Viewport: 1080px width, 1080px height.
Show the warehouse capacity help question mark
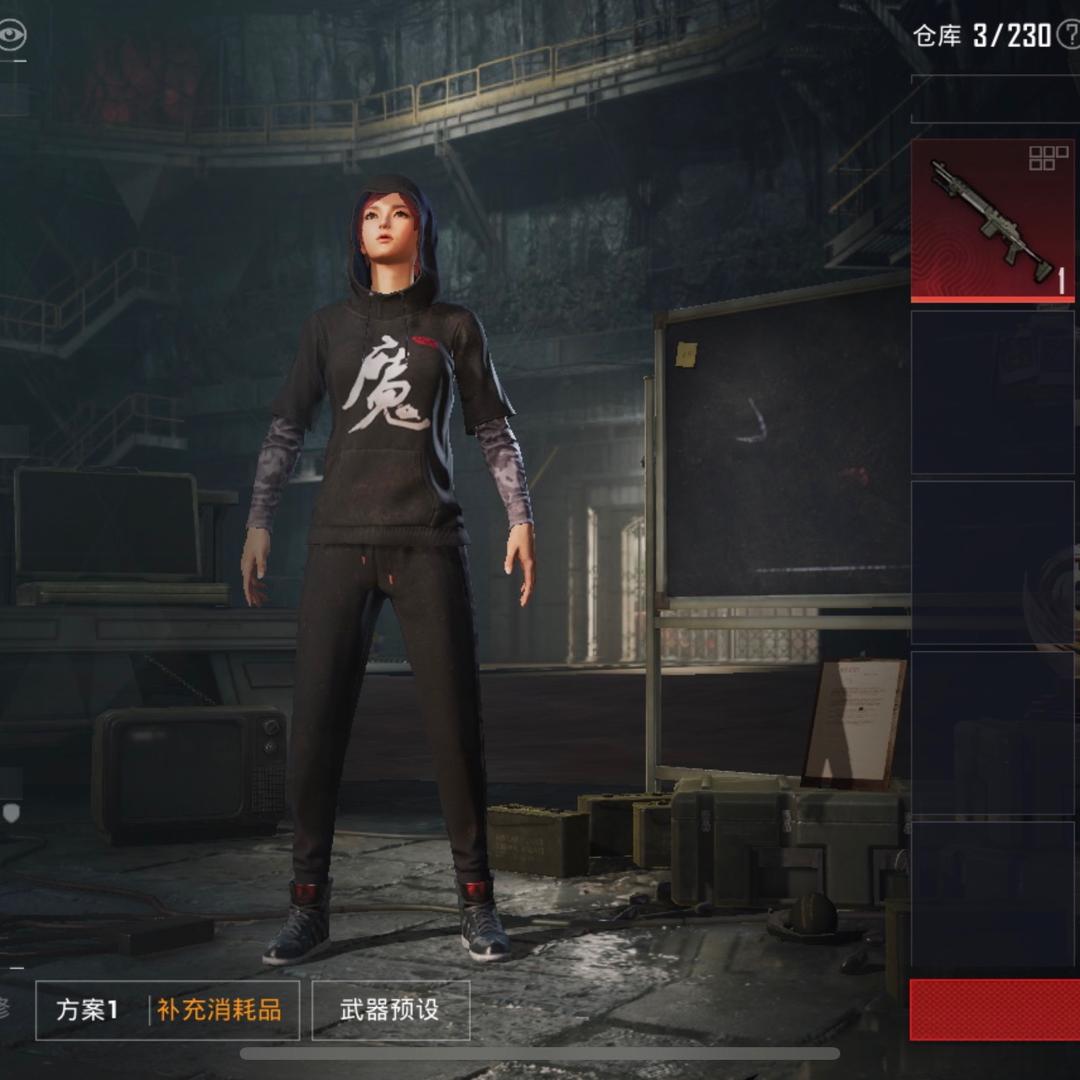coord(1069,37)
